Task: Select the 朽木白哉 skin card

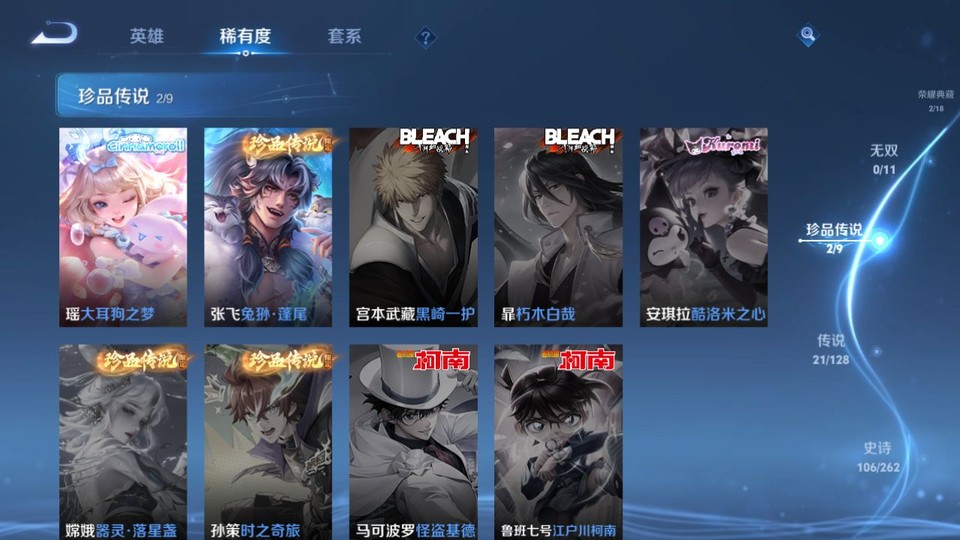Action: [x=558, y=227]
